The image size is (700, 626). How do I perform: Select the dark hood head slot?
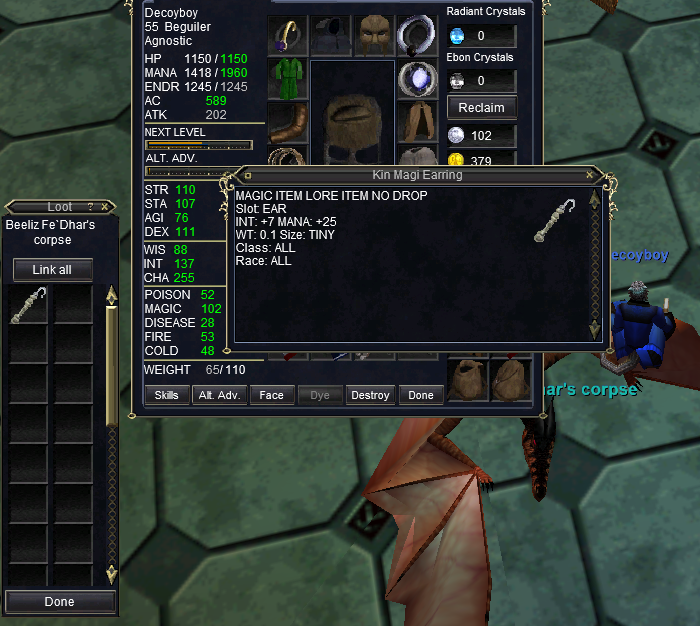331,35
